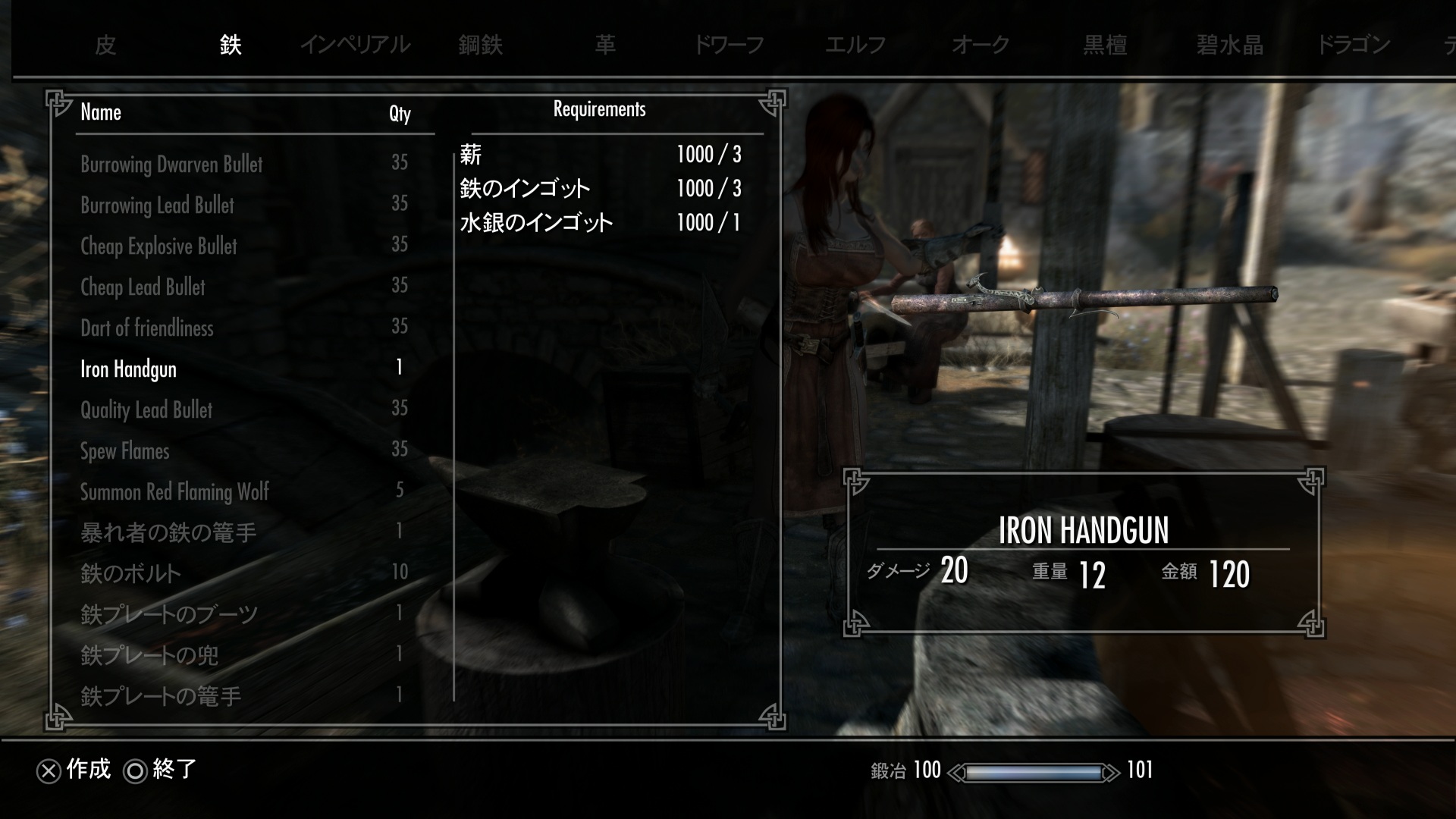The image size is (1456, 819).
Task: Select Burrowing Dwarven Bullet recipe
Action: [171, 165]
